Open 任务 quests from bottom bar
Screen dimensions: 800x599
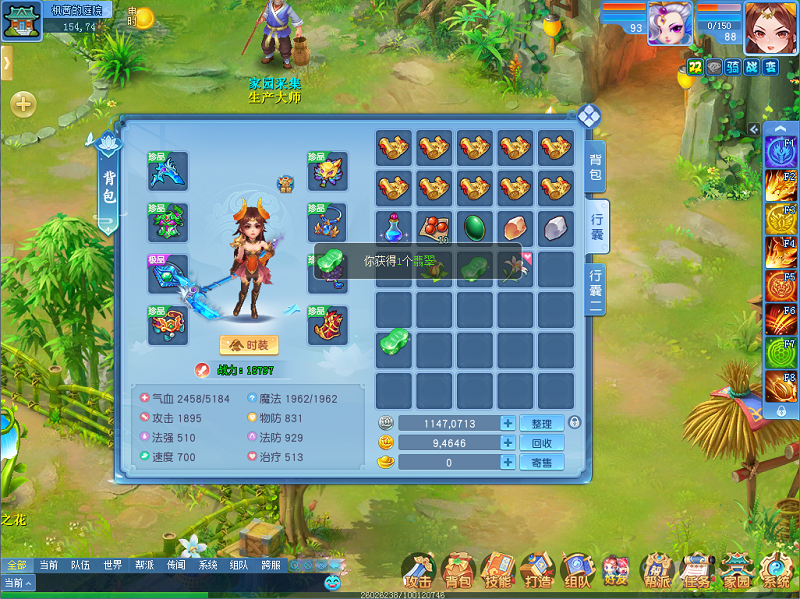click(x=696, y=571)
